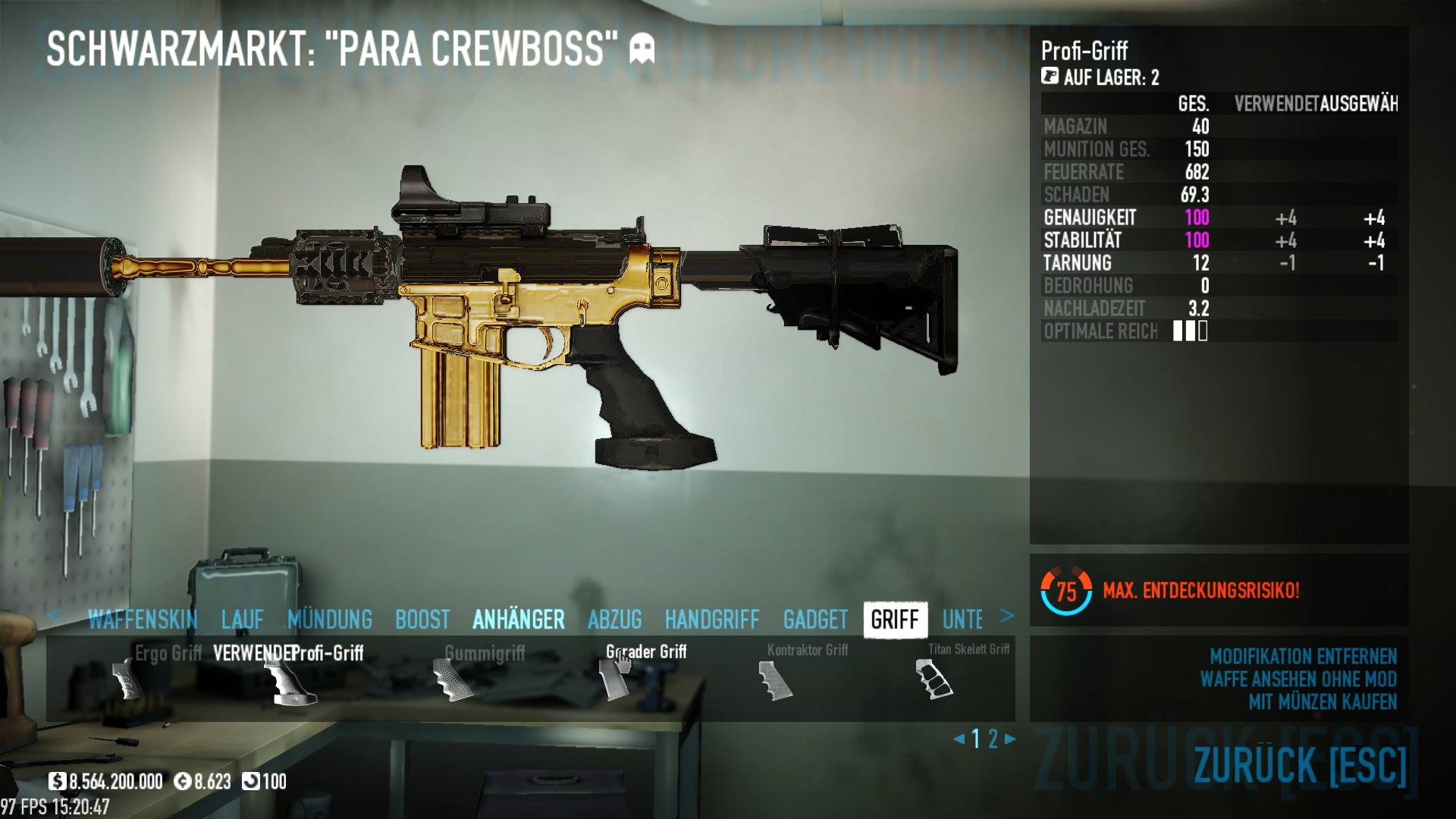
Task: Choose the Kontraktor Griff mod
Action: (x=775, y=679)
